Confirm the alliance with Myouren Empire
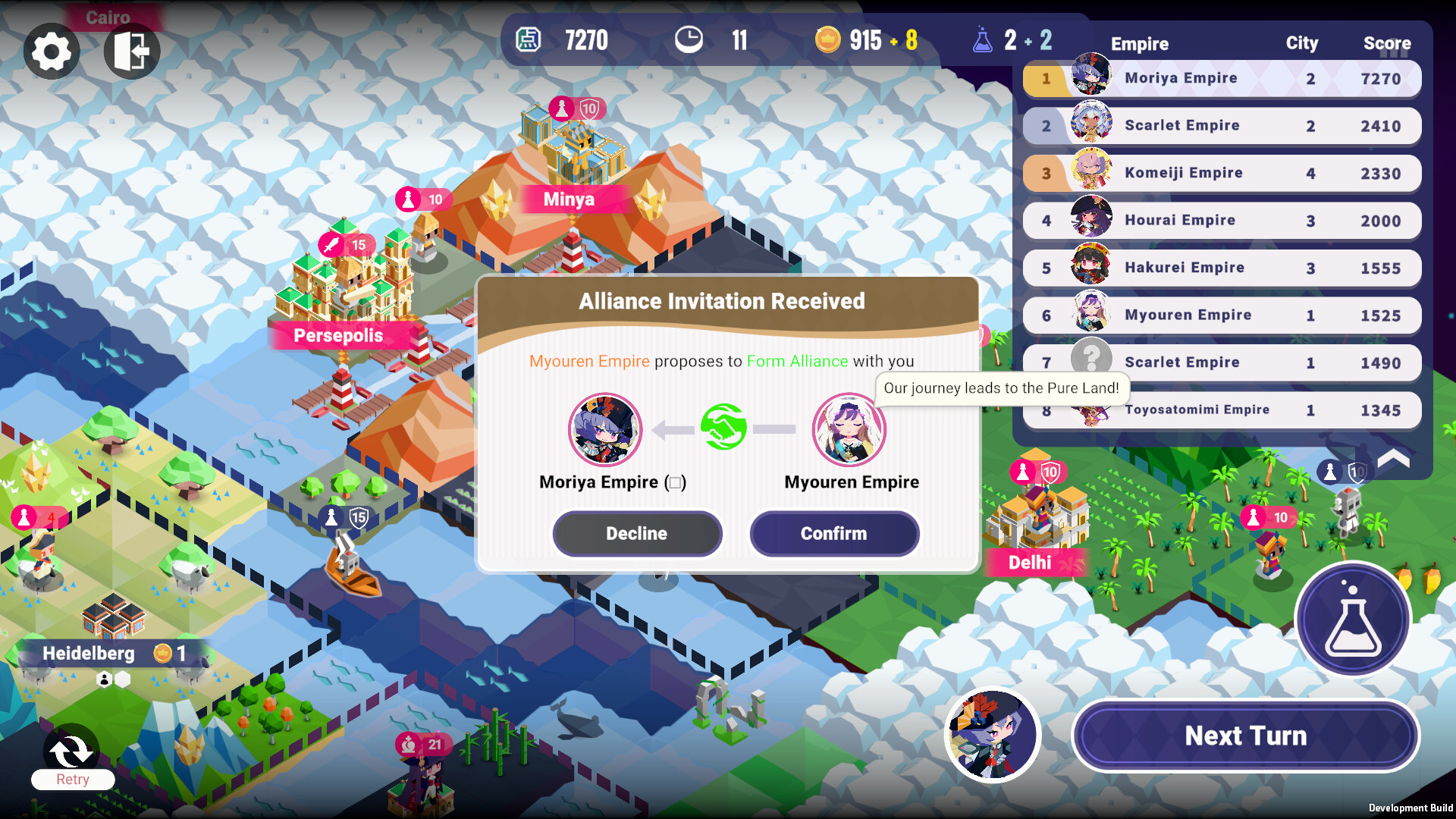Viewport: 1456px width, 819px height. (x=833, y=533)
